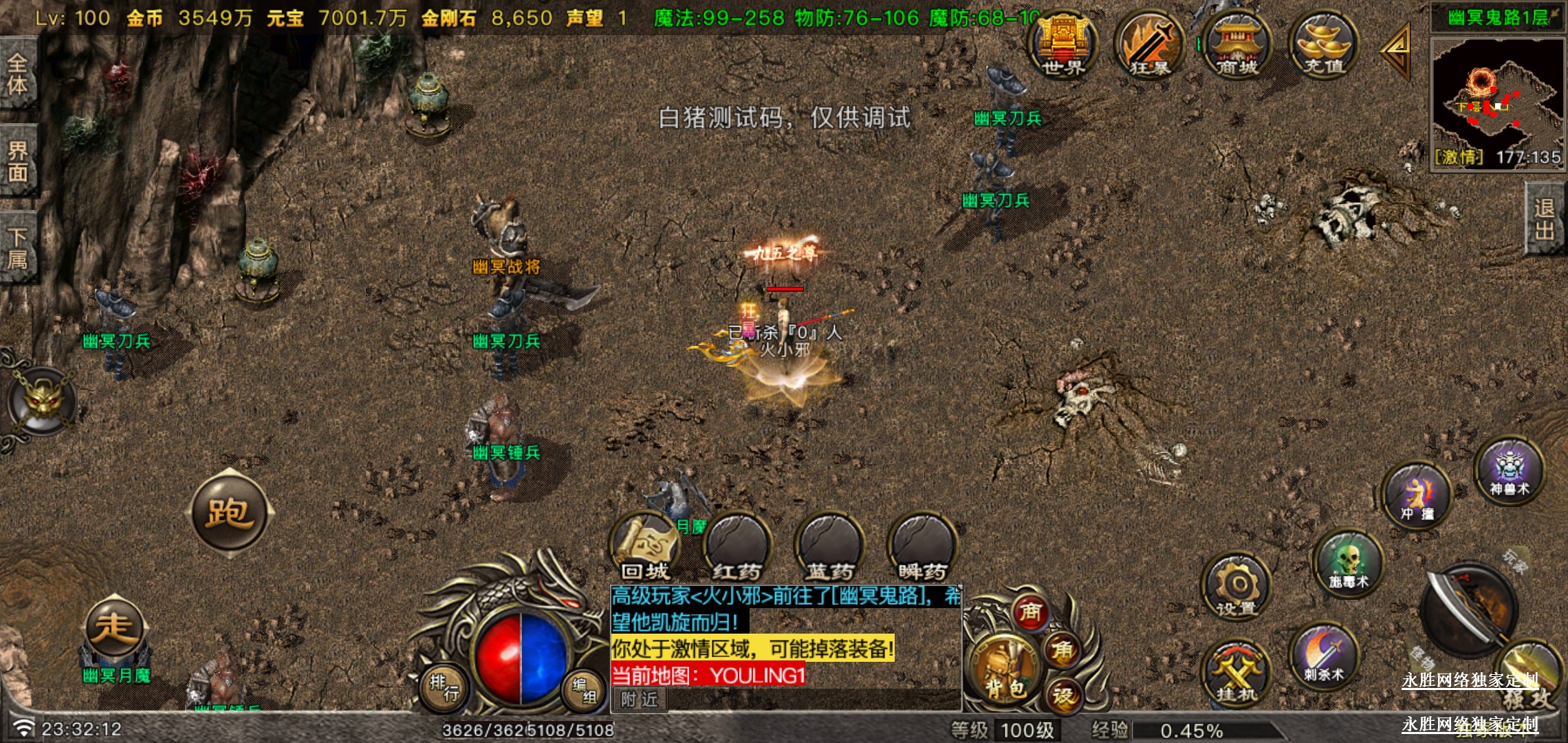
Task: Select the 界面 interface tab
Action: coord(18,162)
